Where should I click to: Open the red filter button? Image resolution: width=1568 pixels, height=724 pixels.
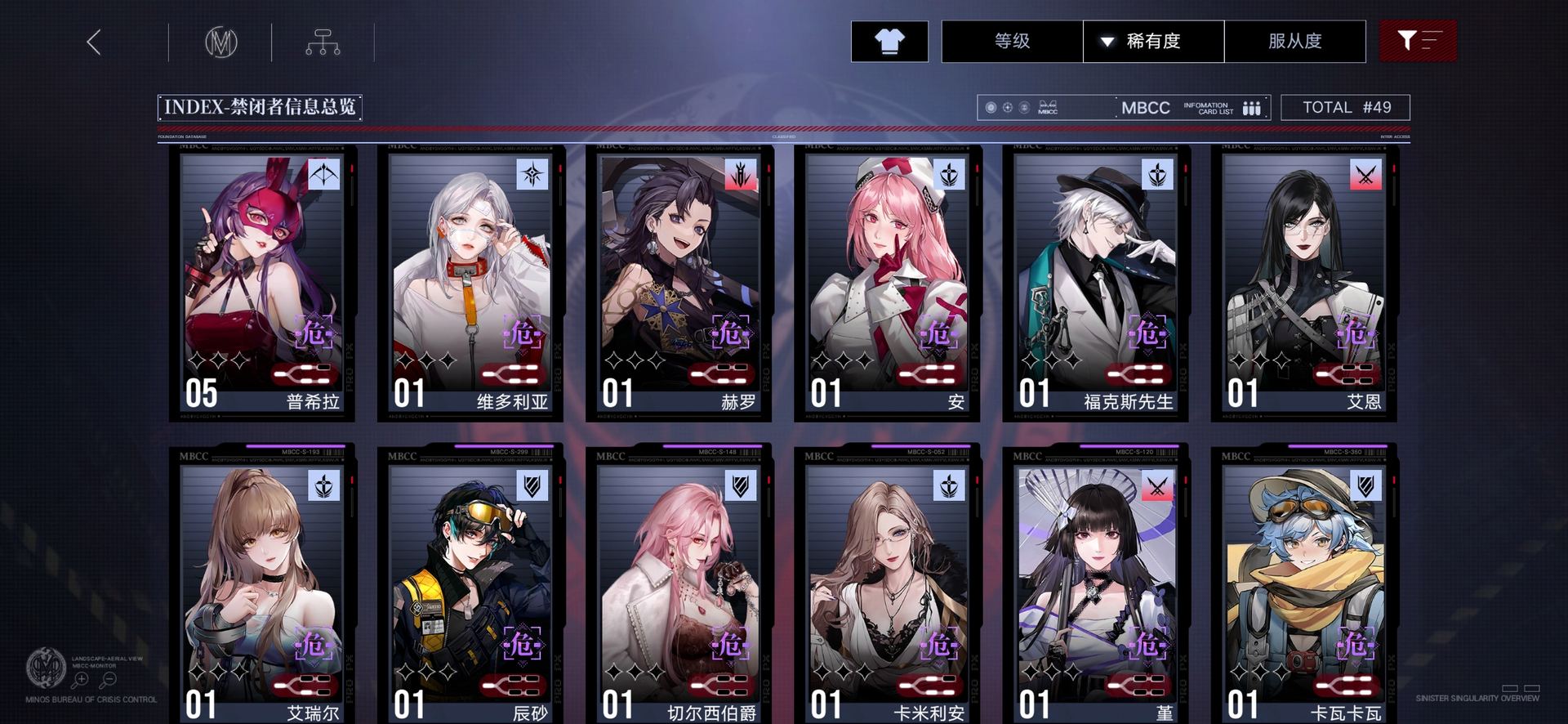coord(1418,41)
